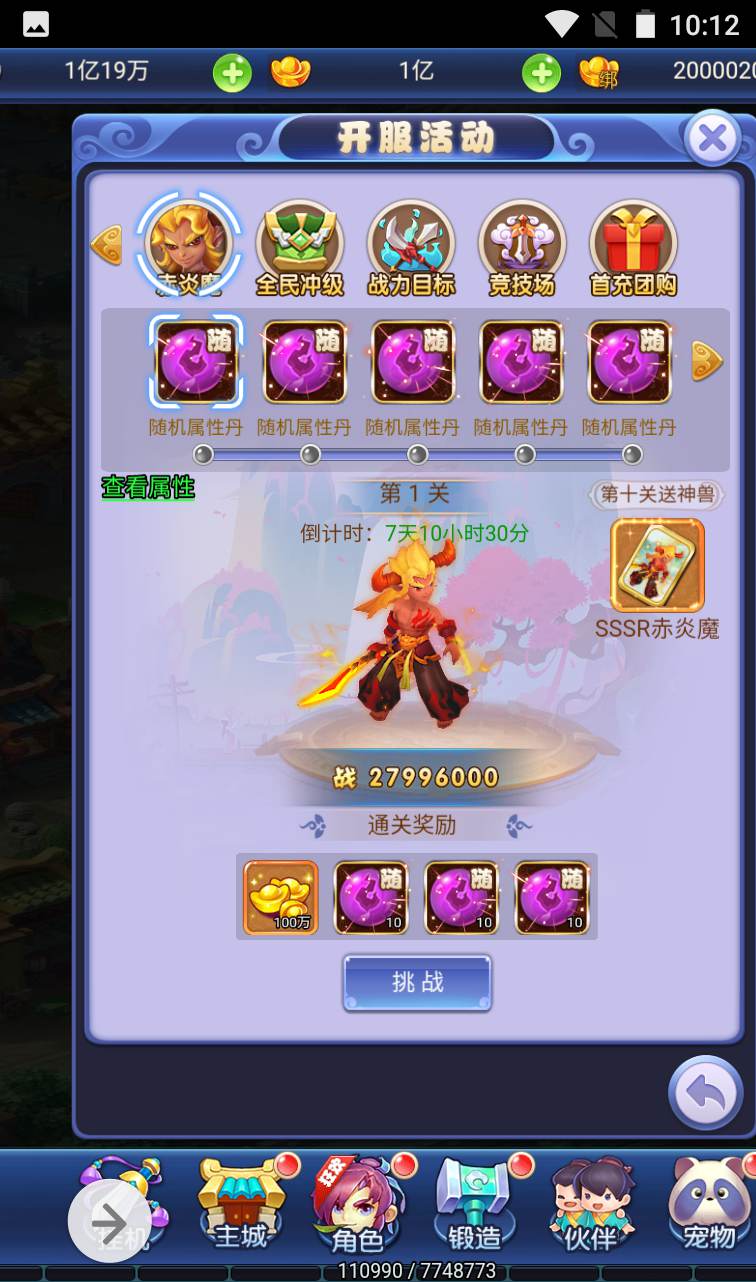This screenshot has width=756, height=1282.
Task: Click the right arrow beside the reward row
Action: point(707,361)
